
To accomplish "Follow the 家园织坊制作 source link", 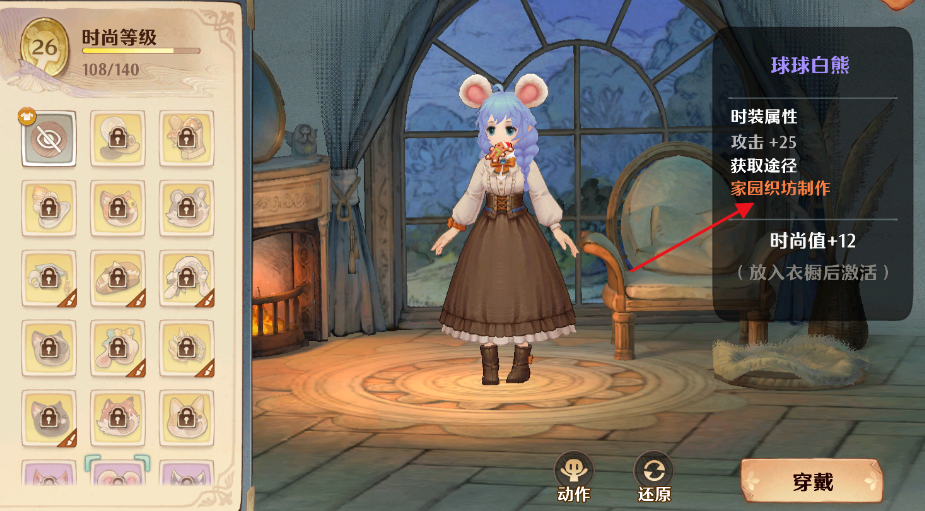I will (780, 188).
